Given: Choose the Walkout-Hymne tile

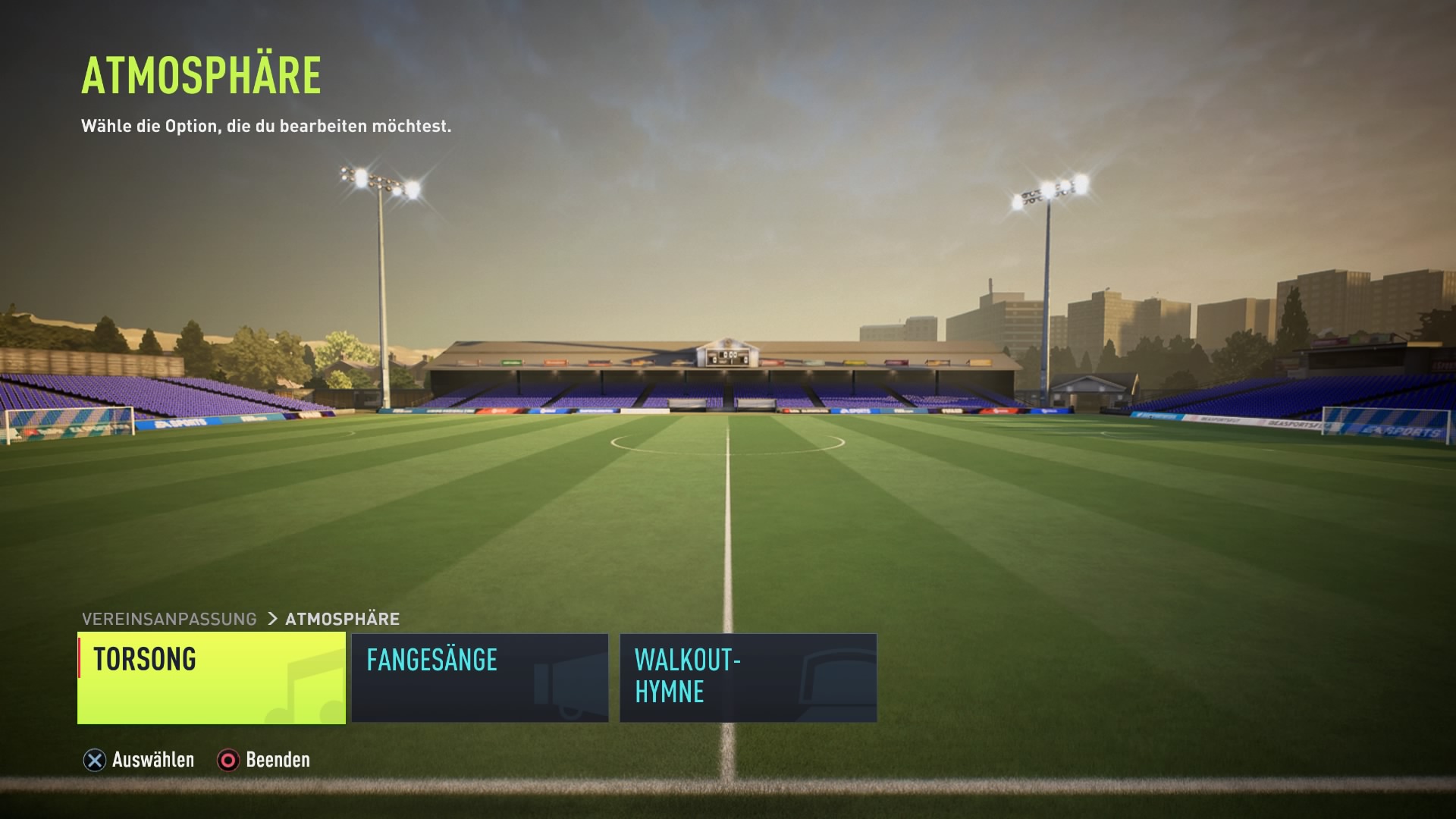Looking at the screenshot, I should point(748,678).
